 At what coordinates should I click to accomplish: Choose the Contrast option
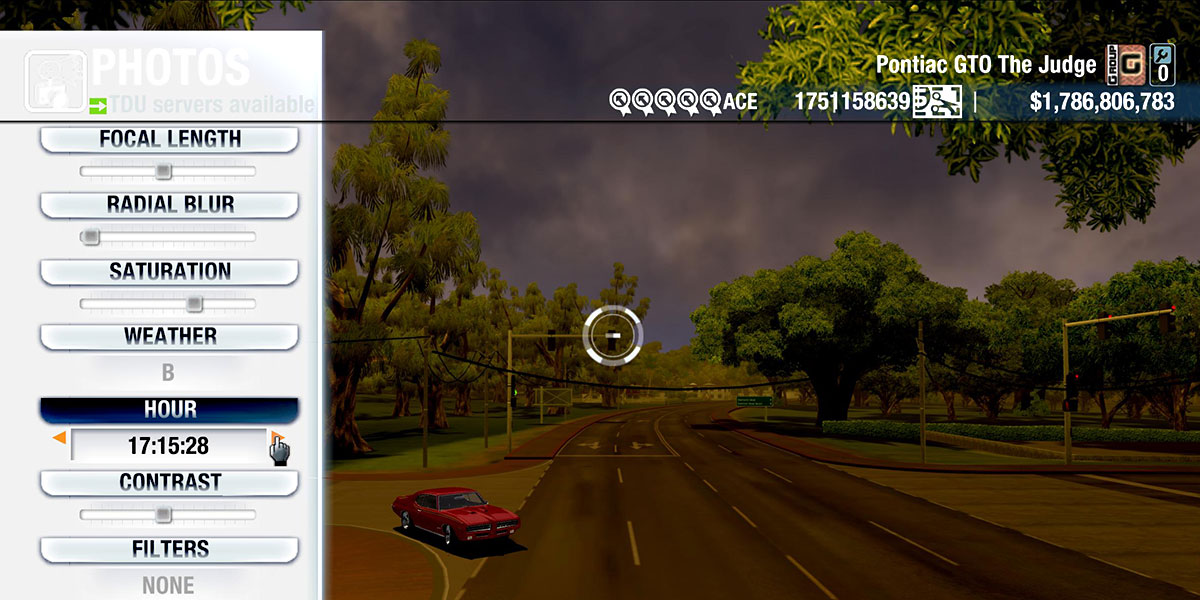[169, 483]
